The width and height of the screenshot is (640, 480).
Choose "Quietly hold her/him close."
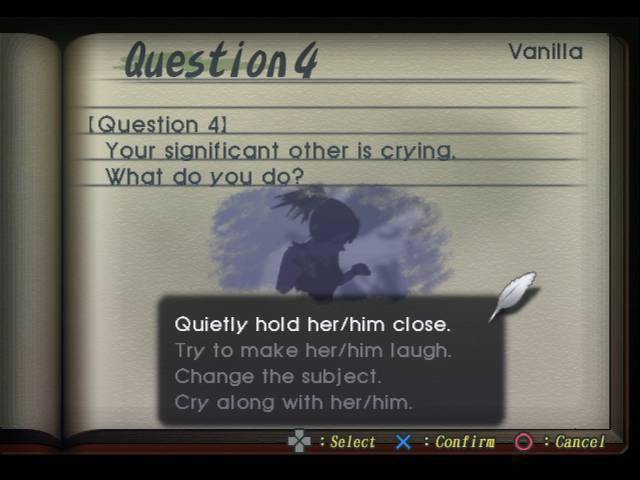coord(312,324)
